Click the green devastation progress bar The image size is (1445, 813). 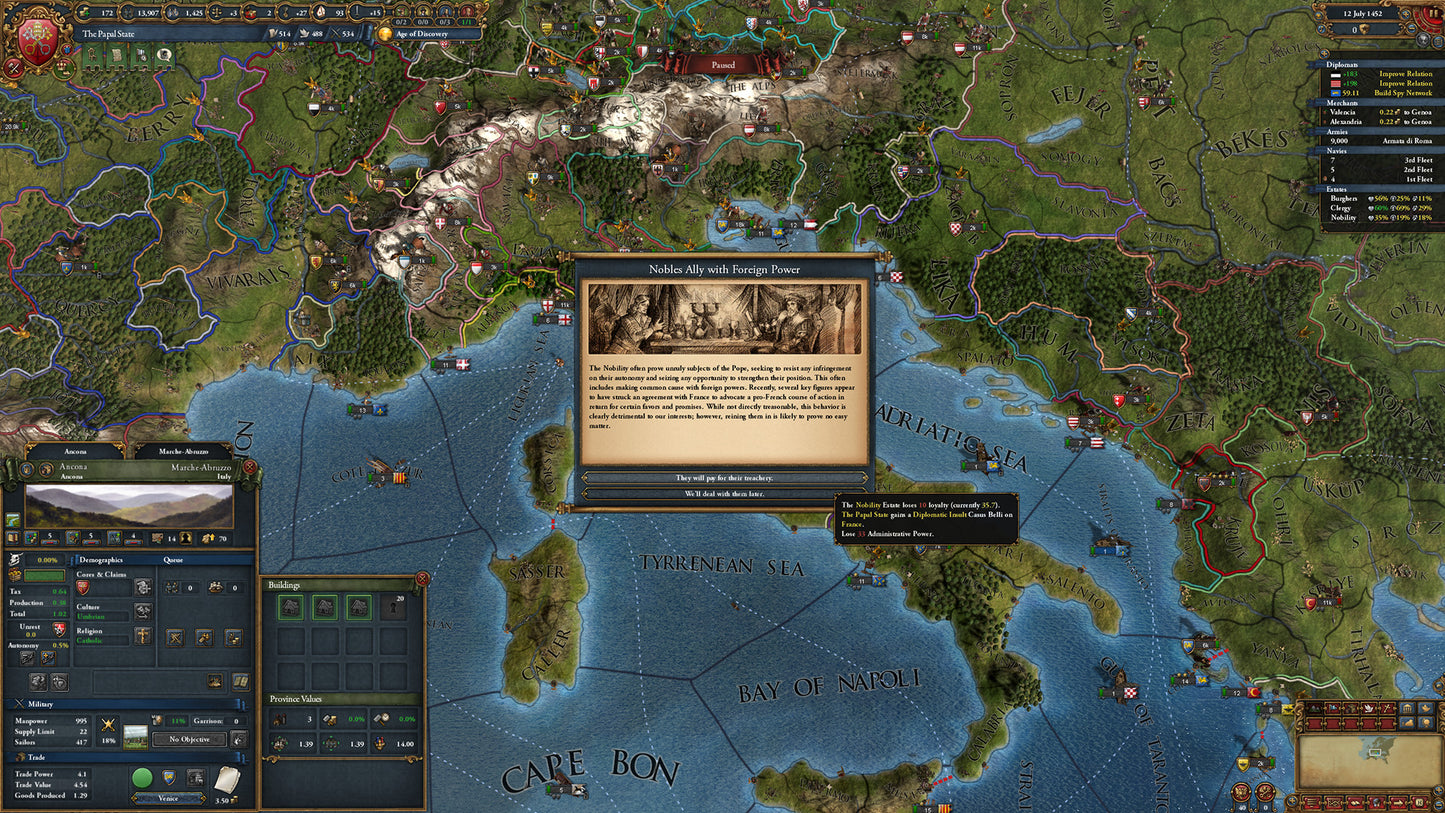(46, 575)
